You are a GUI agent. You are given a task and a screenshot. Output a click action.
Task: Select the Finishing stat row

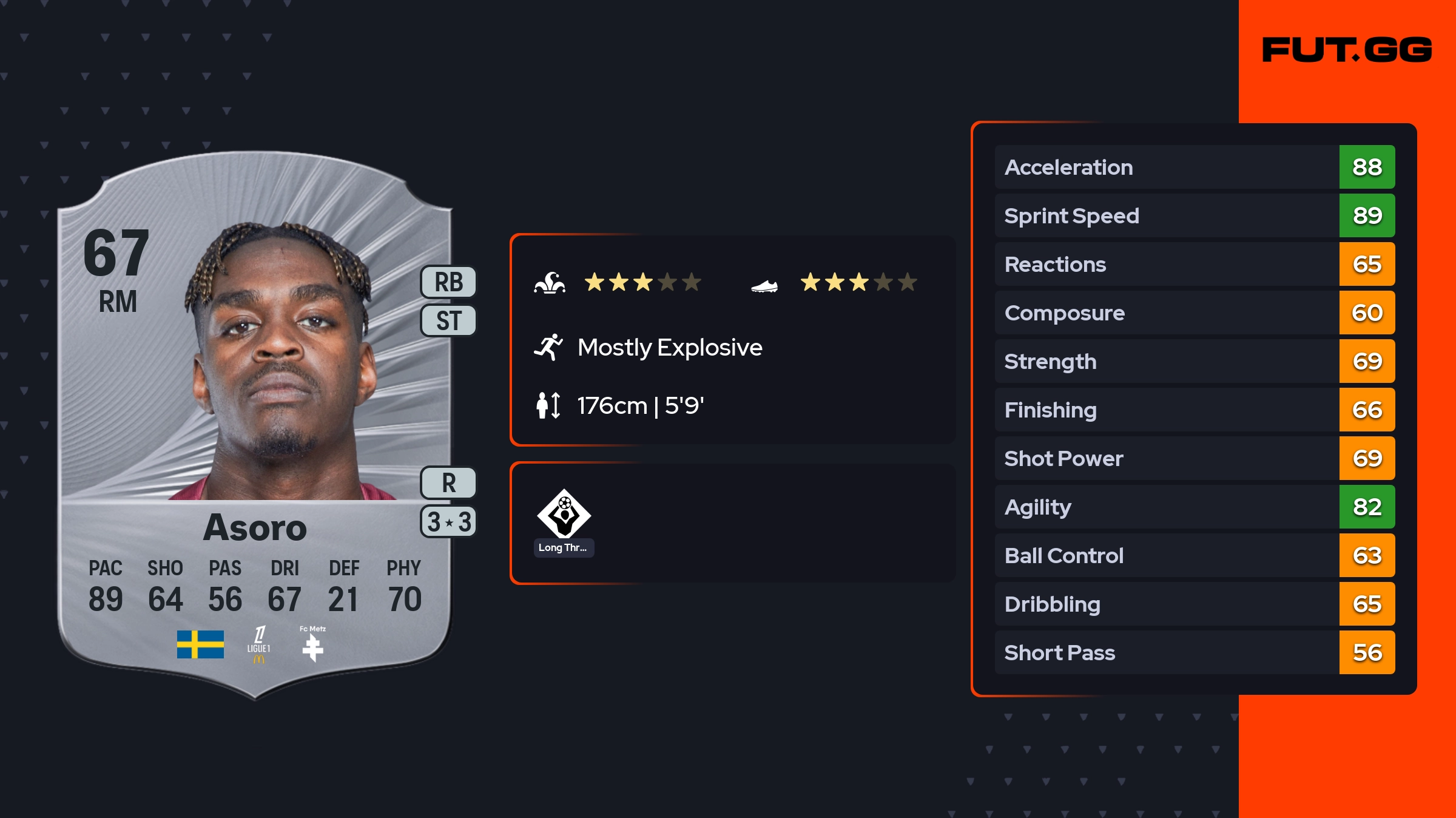coord(1194,410)
